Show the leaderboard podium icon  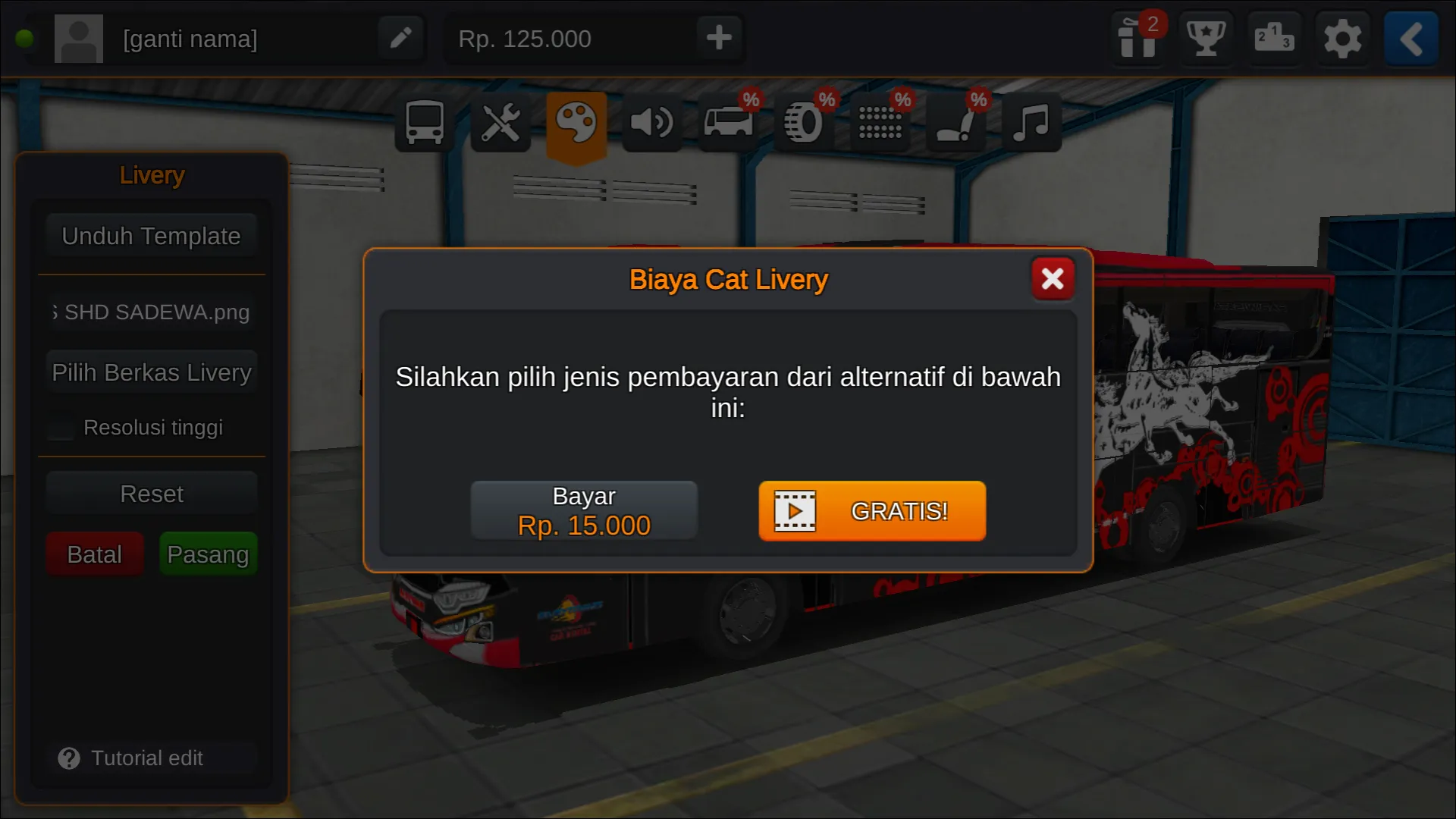pyautogui.click(x=1274, y=38)
